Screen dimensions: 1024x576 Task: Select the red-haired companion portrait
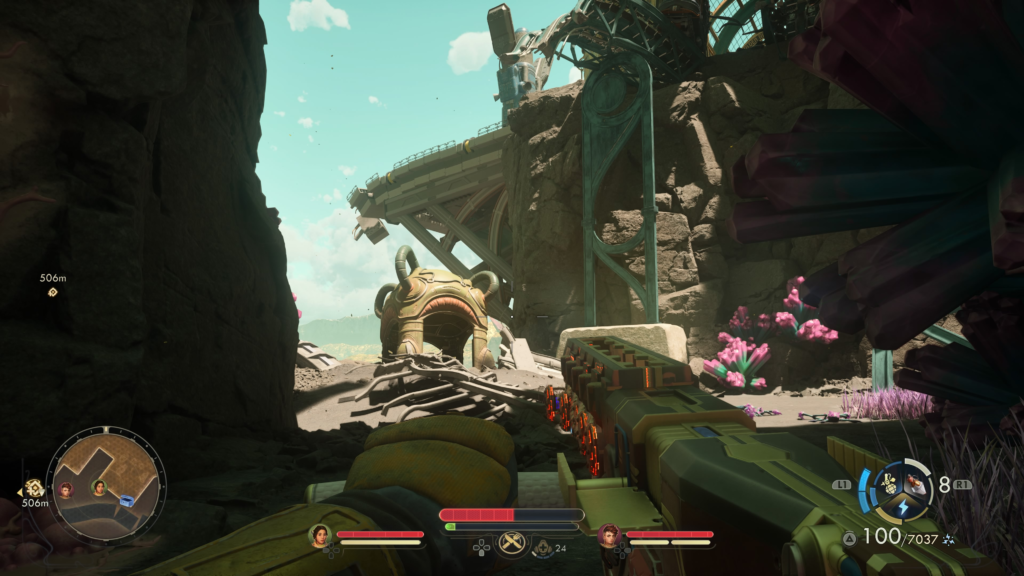point(609,535)
